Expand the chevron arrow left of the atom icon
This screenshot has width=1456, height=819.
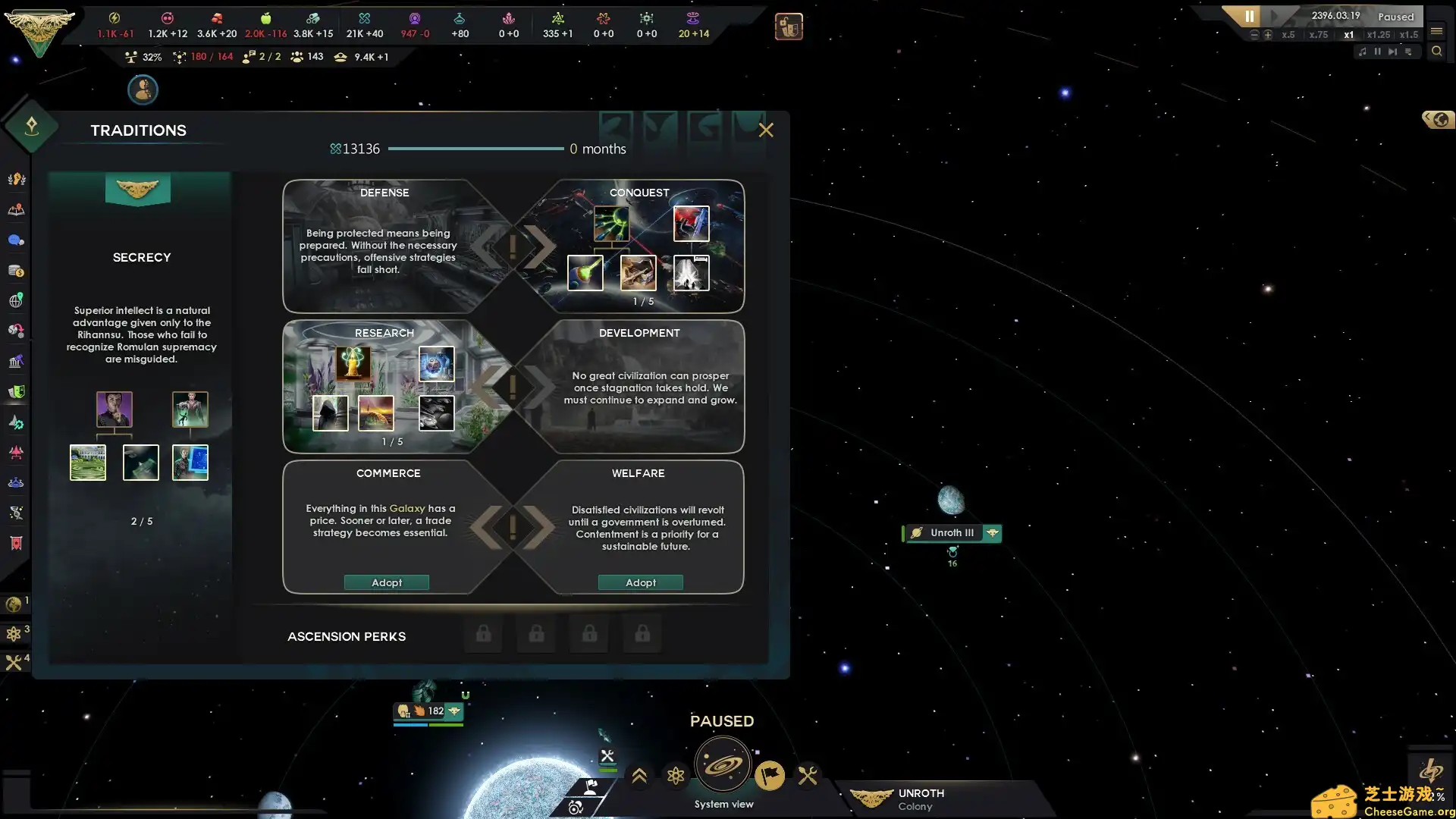click(x=639, y=777)
